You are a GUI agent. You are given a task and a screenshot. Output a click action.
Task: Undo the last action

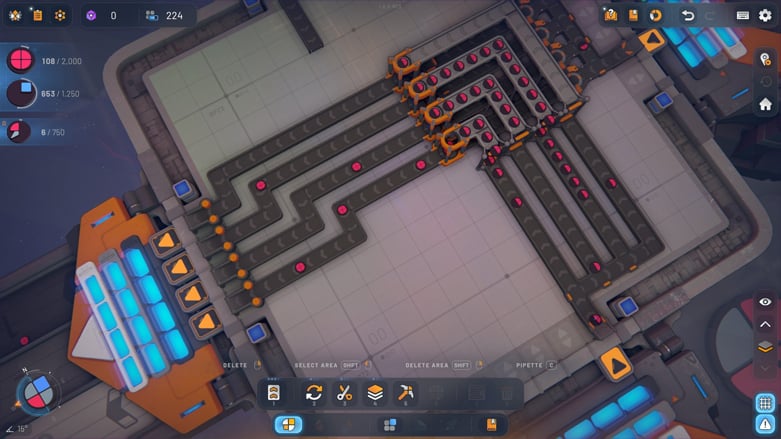point(688,15)
